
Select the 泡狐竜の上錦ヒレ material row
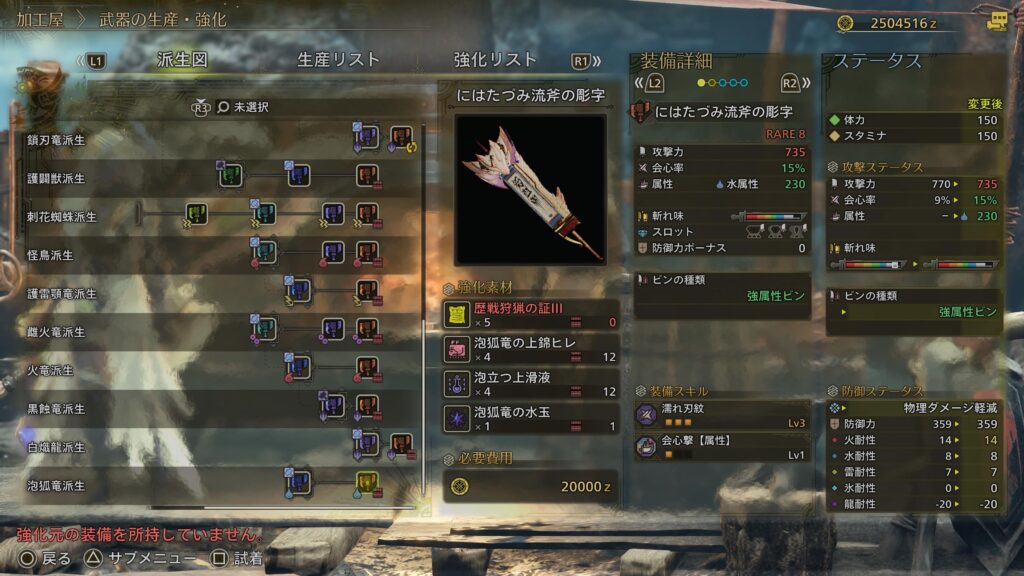point(530,349)
